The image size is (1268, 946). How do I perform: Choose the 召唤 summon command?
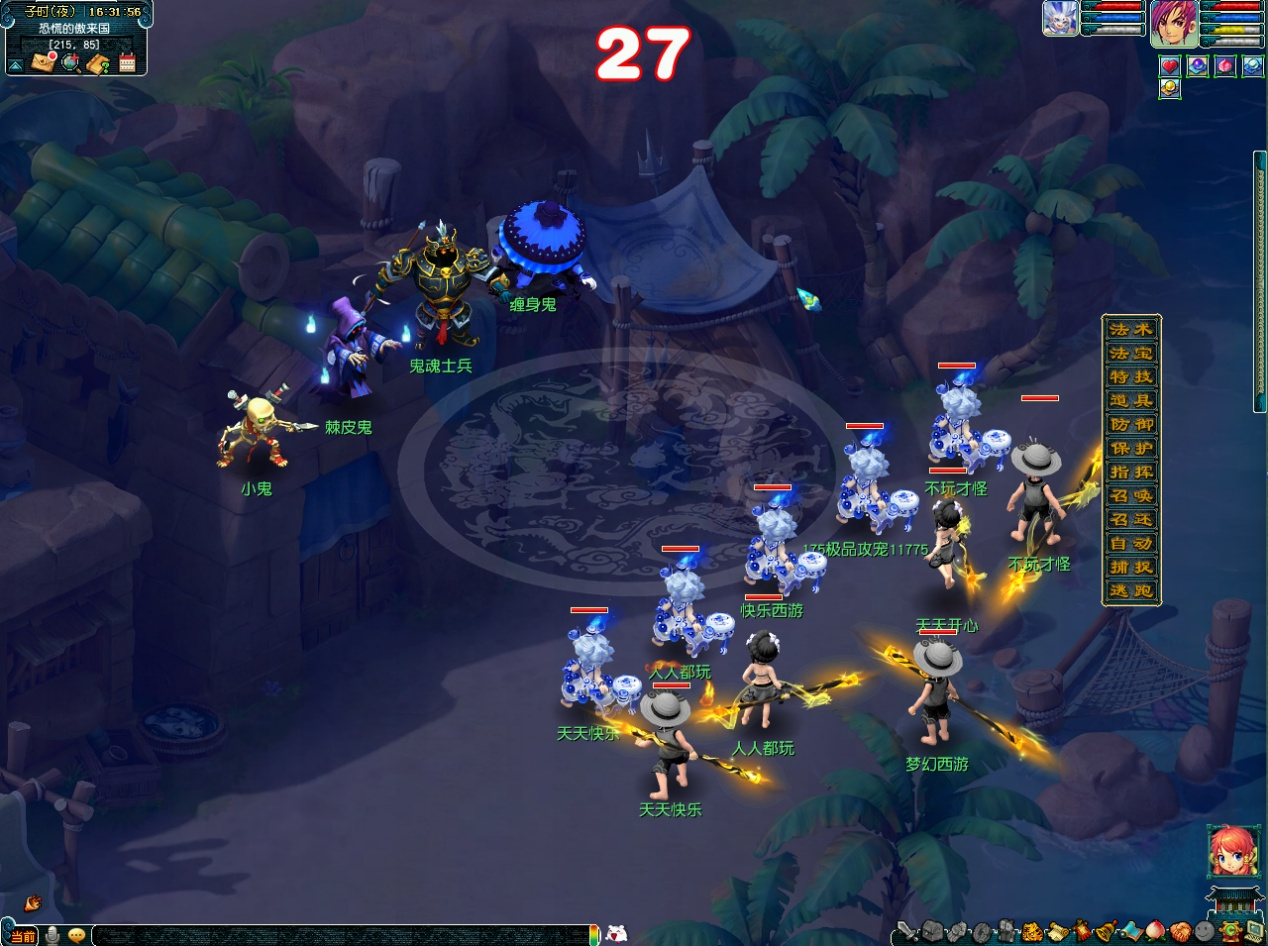(x=1131, y=496)
